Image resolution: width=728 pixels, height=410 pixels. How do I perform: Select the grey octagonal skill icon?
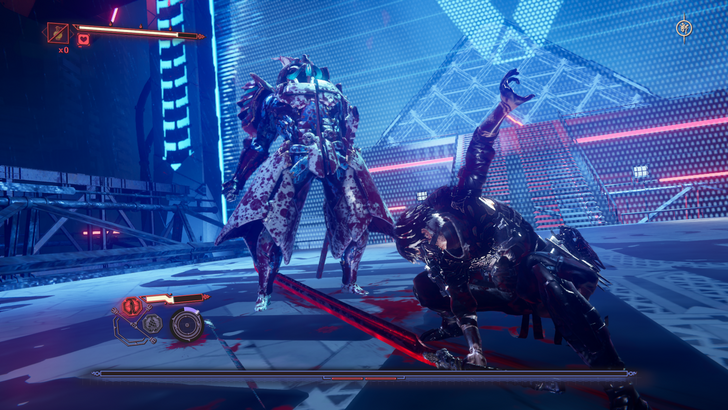(x=152, y=323)
